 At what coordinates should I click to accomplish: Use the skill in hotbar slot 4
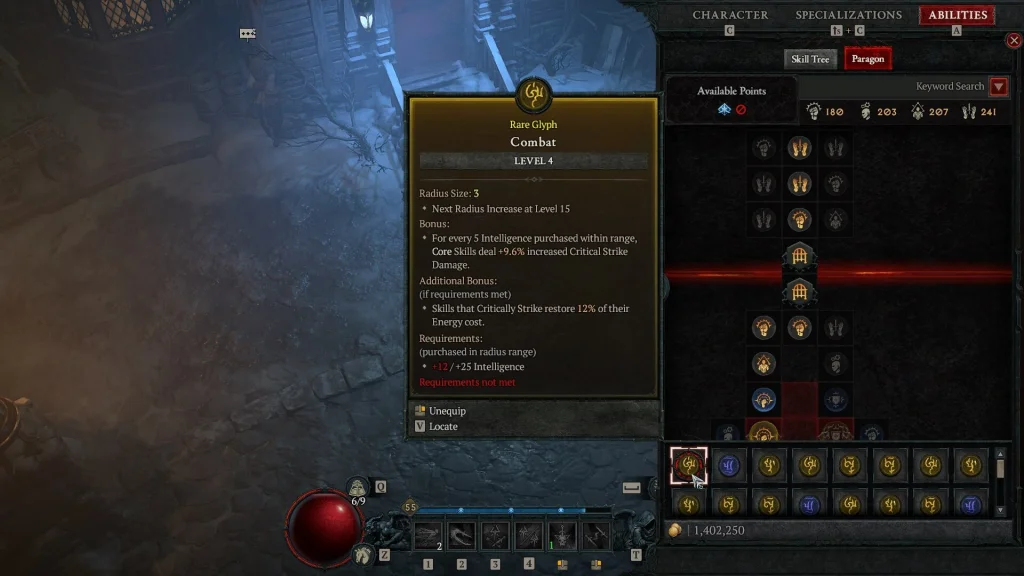pyautogui.click(x=529, y=536)
